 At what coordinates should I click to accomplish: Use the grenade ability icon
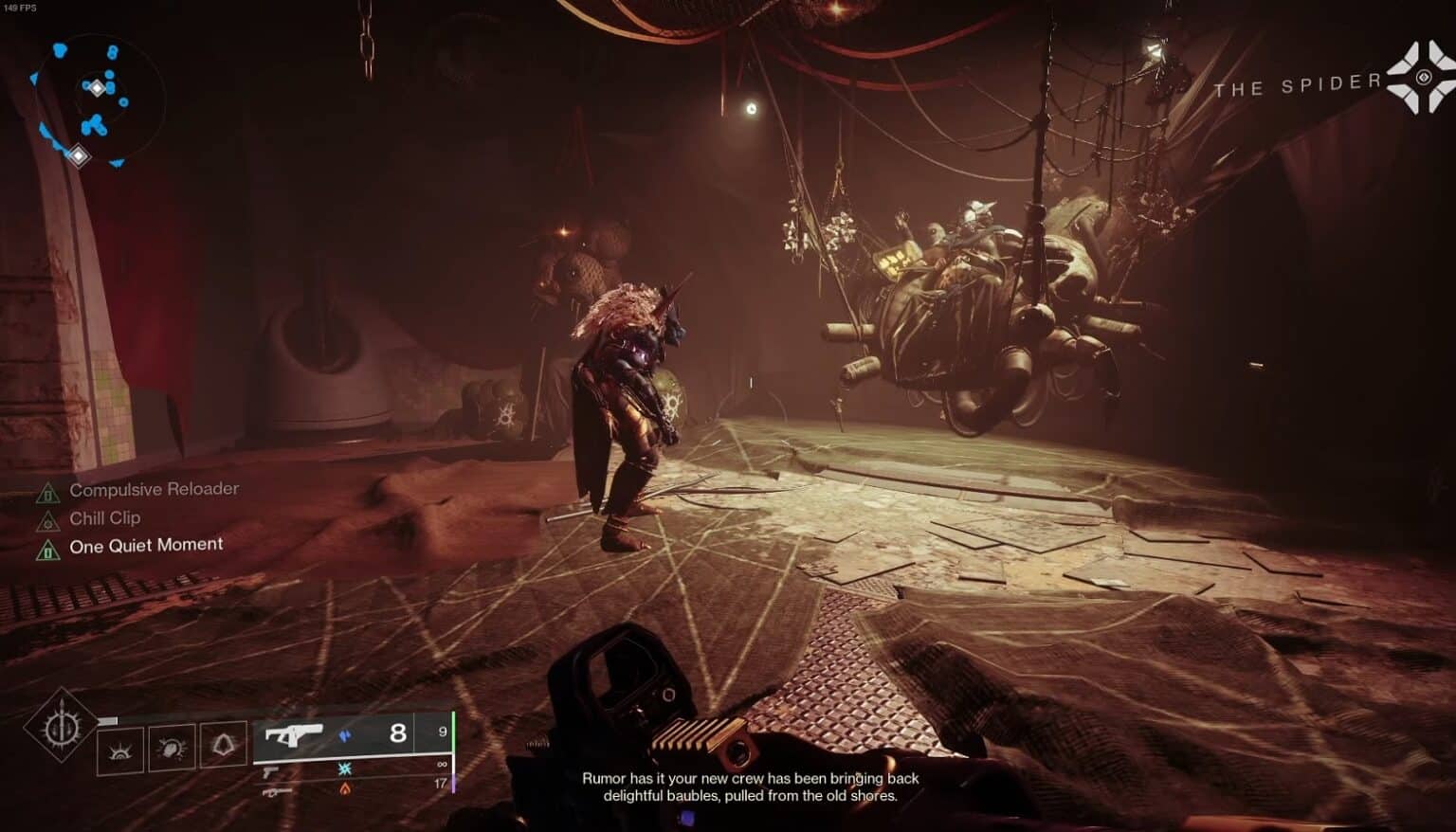point(120,749)
